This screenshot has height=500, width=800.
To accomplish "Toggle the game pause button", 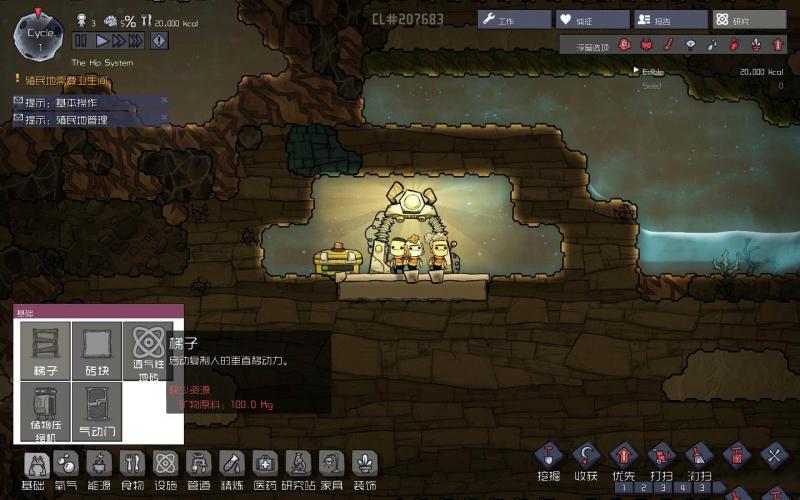I will [x=81, y=40].
